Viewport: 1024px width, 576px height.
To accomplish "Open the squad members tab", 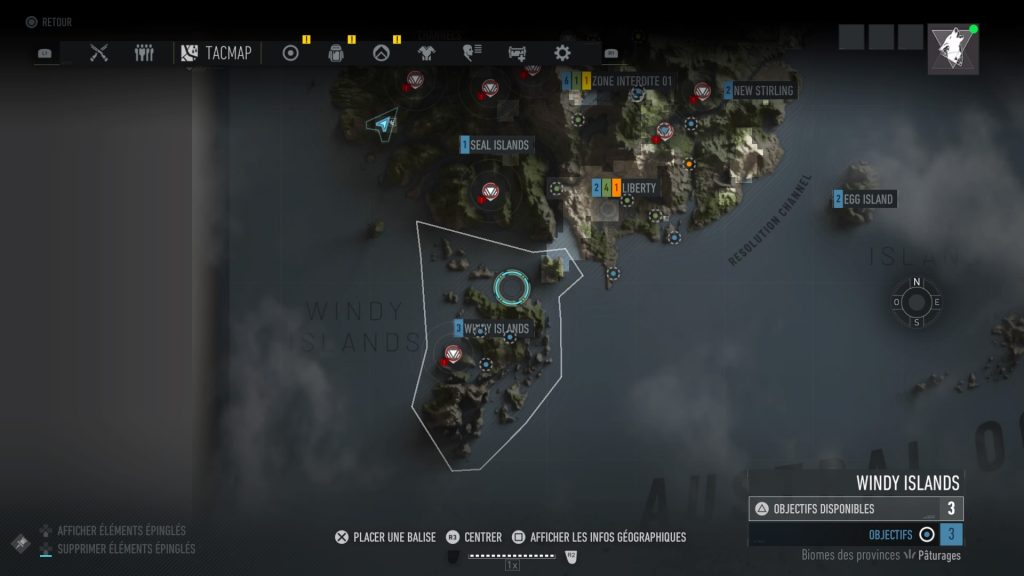I will pos(145,53).
